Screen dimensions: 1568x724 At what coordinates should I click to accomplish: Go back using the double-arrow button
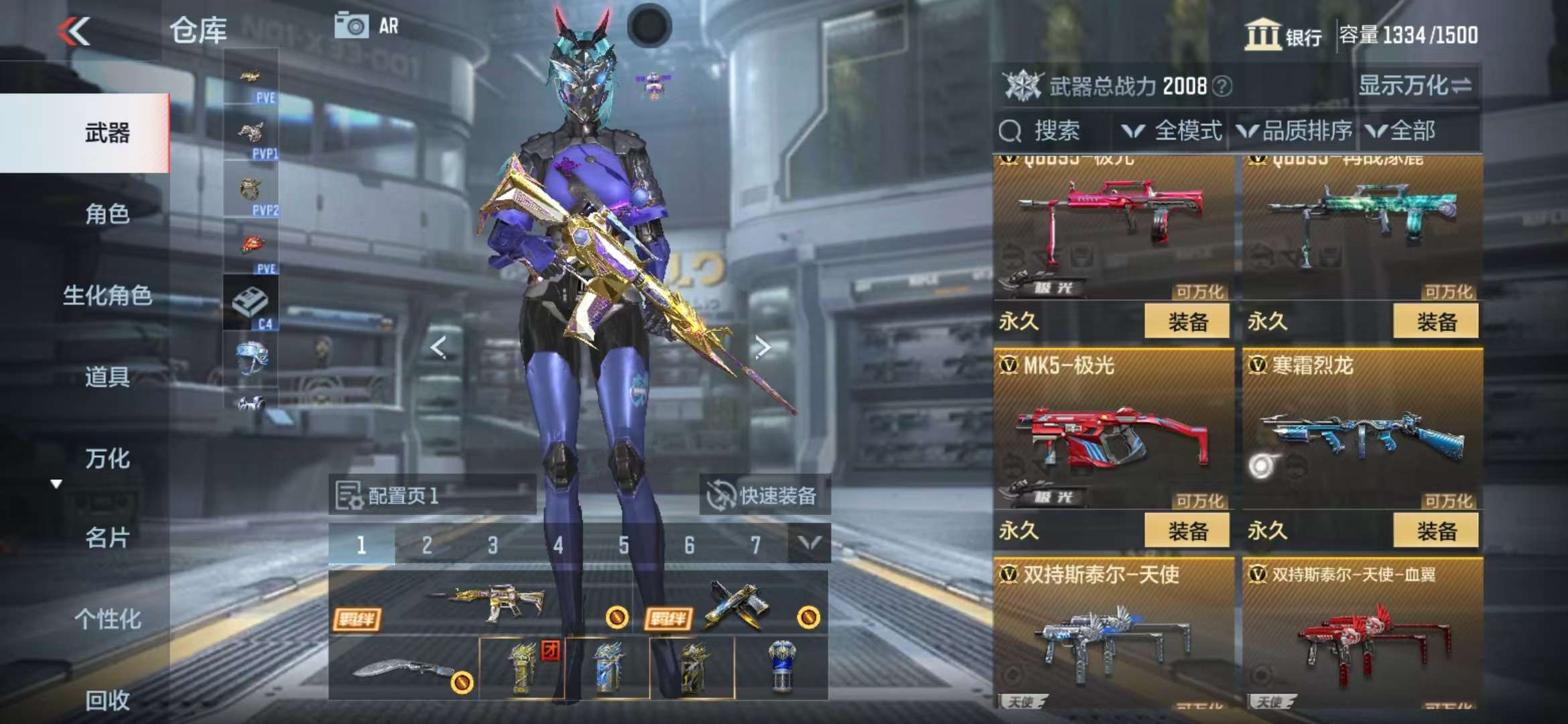pos(74,32)
